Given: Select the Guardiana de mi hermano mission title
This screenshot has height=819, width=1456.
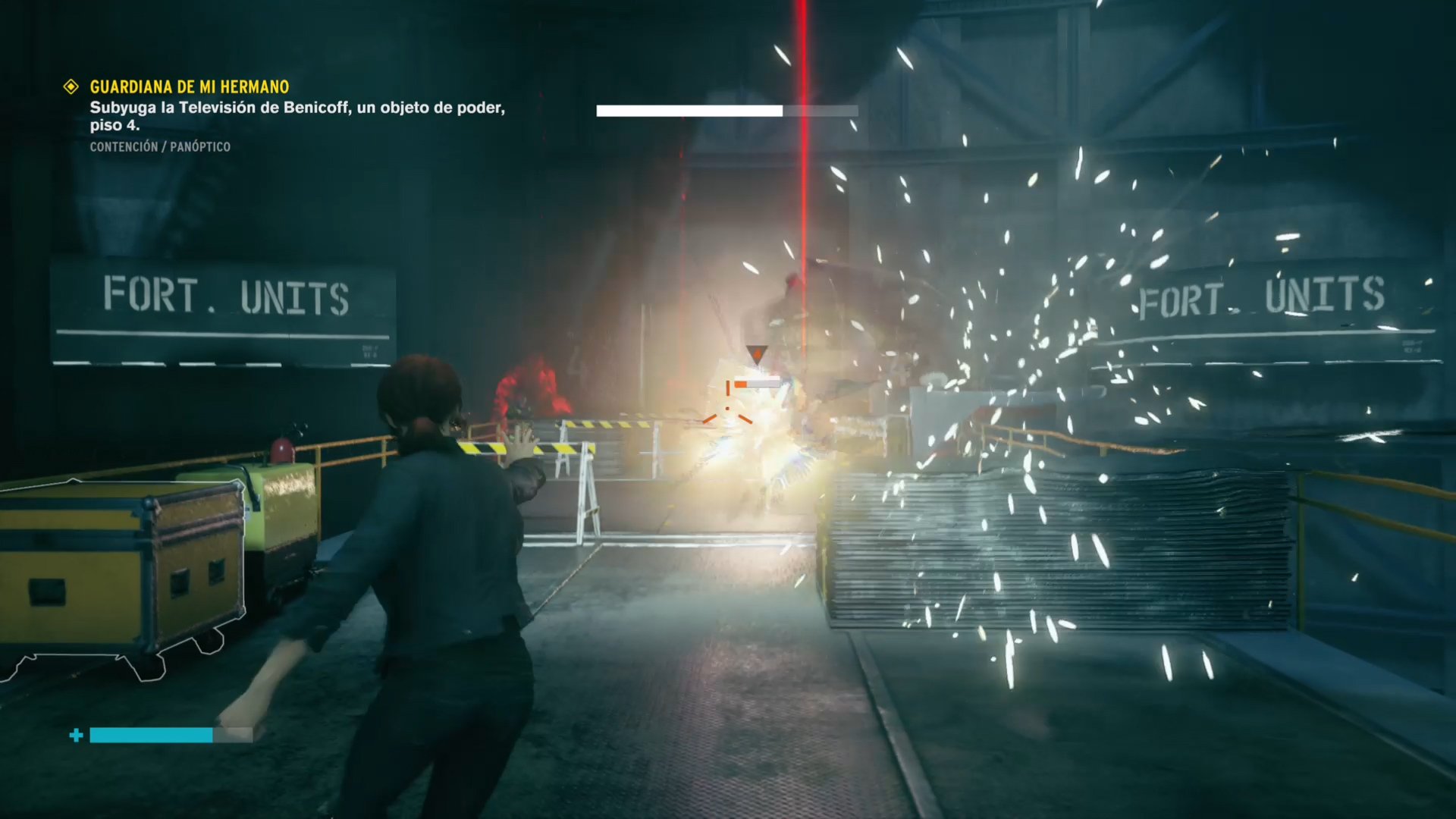Looking at the screenshot, I should coord(189,87).
